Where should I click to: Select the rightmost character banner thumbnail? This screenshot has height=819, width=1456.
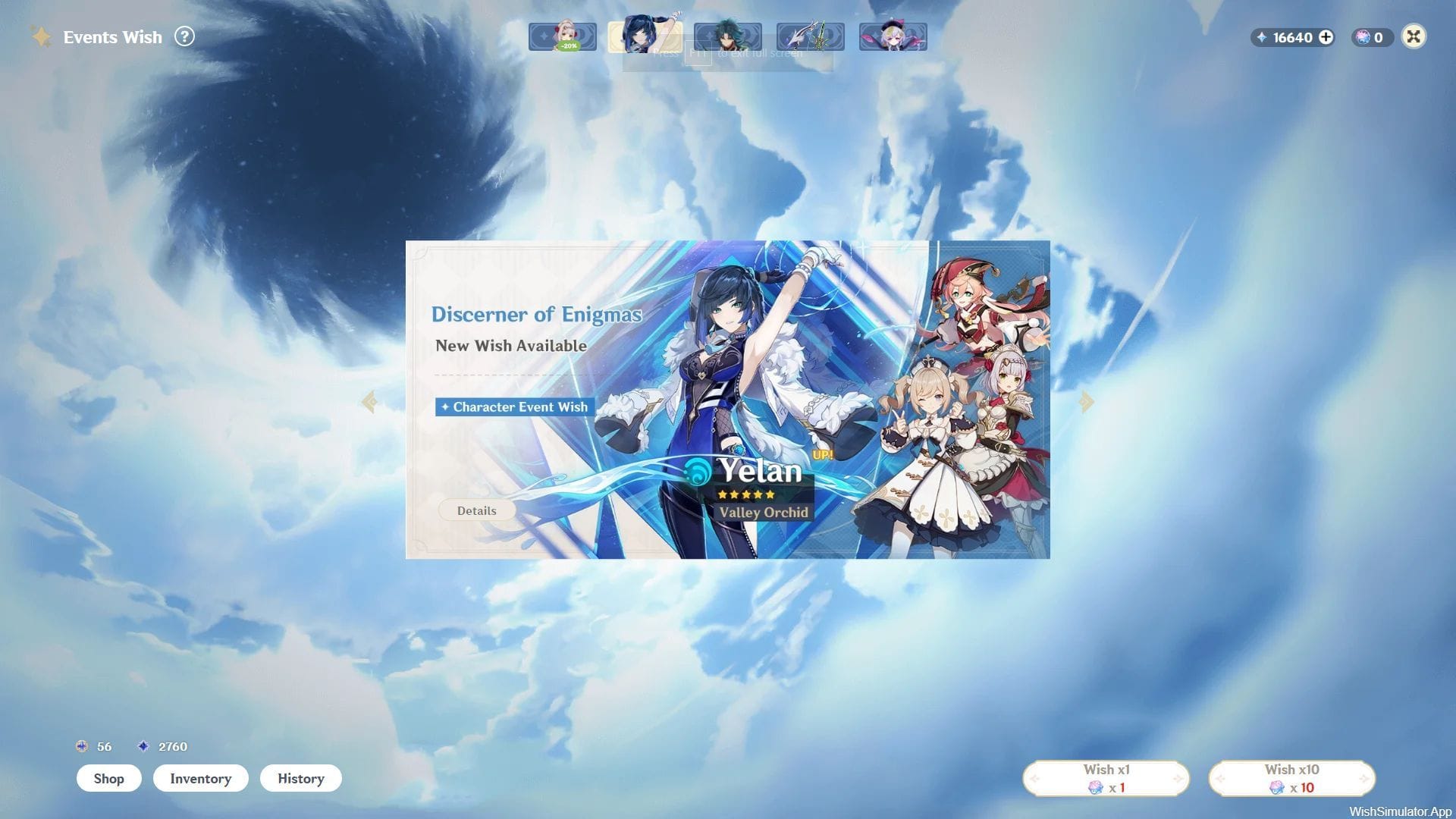893,36
